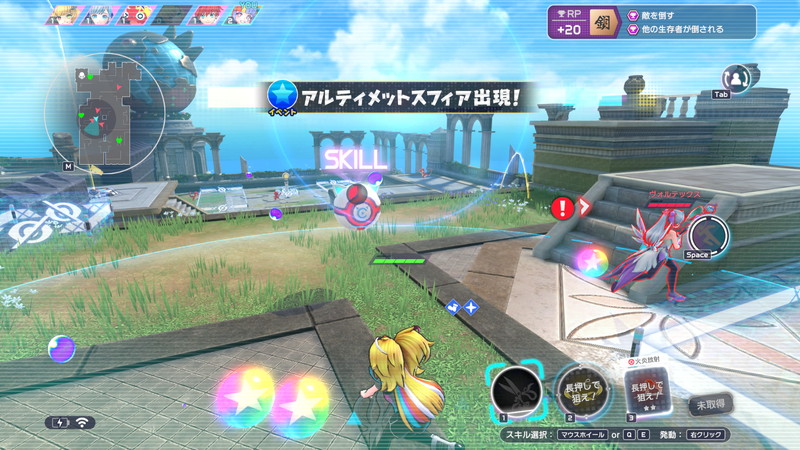Screen dimensions: 800x450
Task: Click the battery and Wi-Fi status indicator
Action: coord(70,422)
